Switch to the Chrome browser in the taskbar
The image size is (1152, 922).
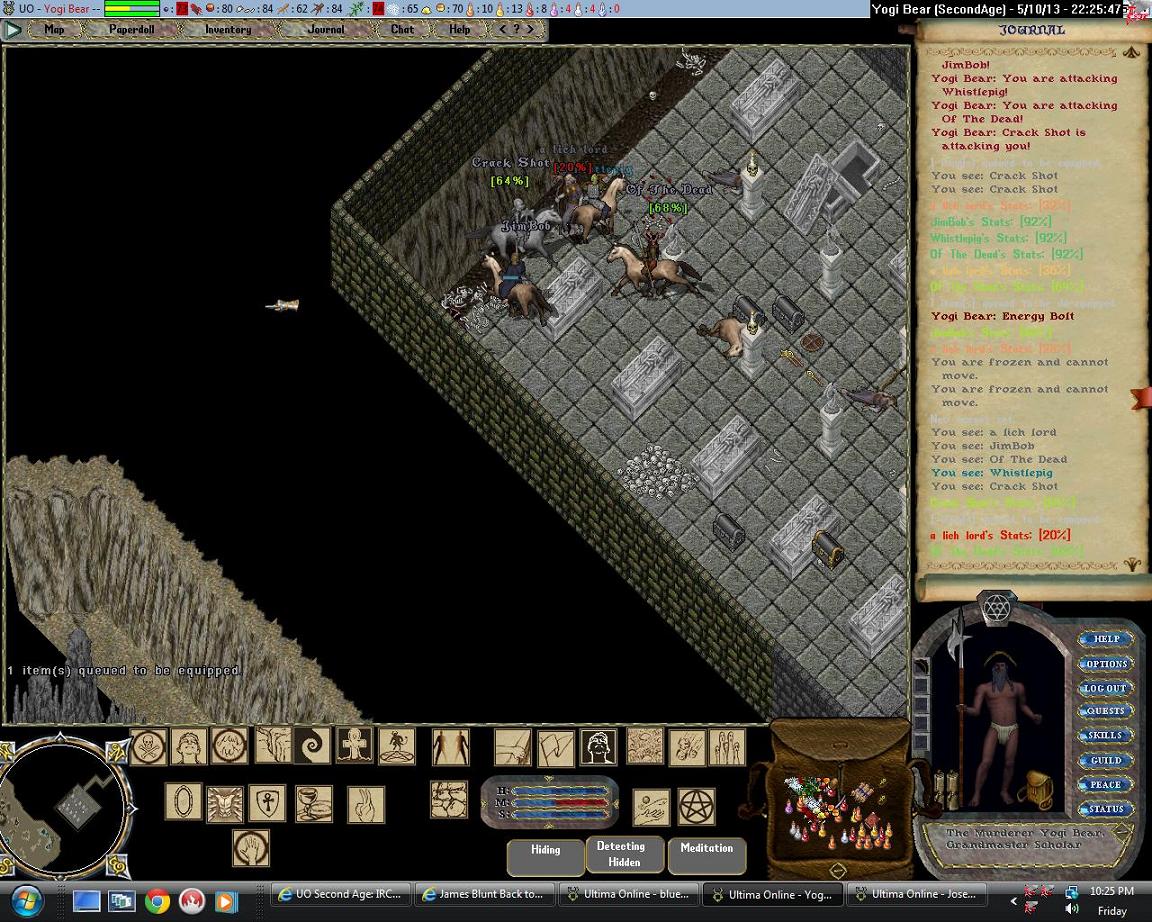click(157, 900)
